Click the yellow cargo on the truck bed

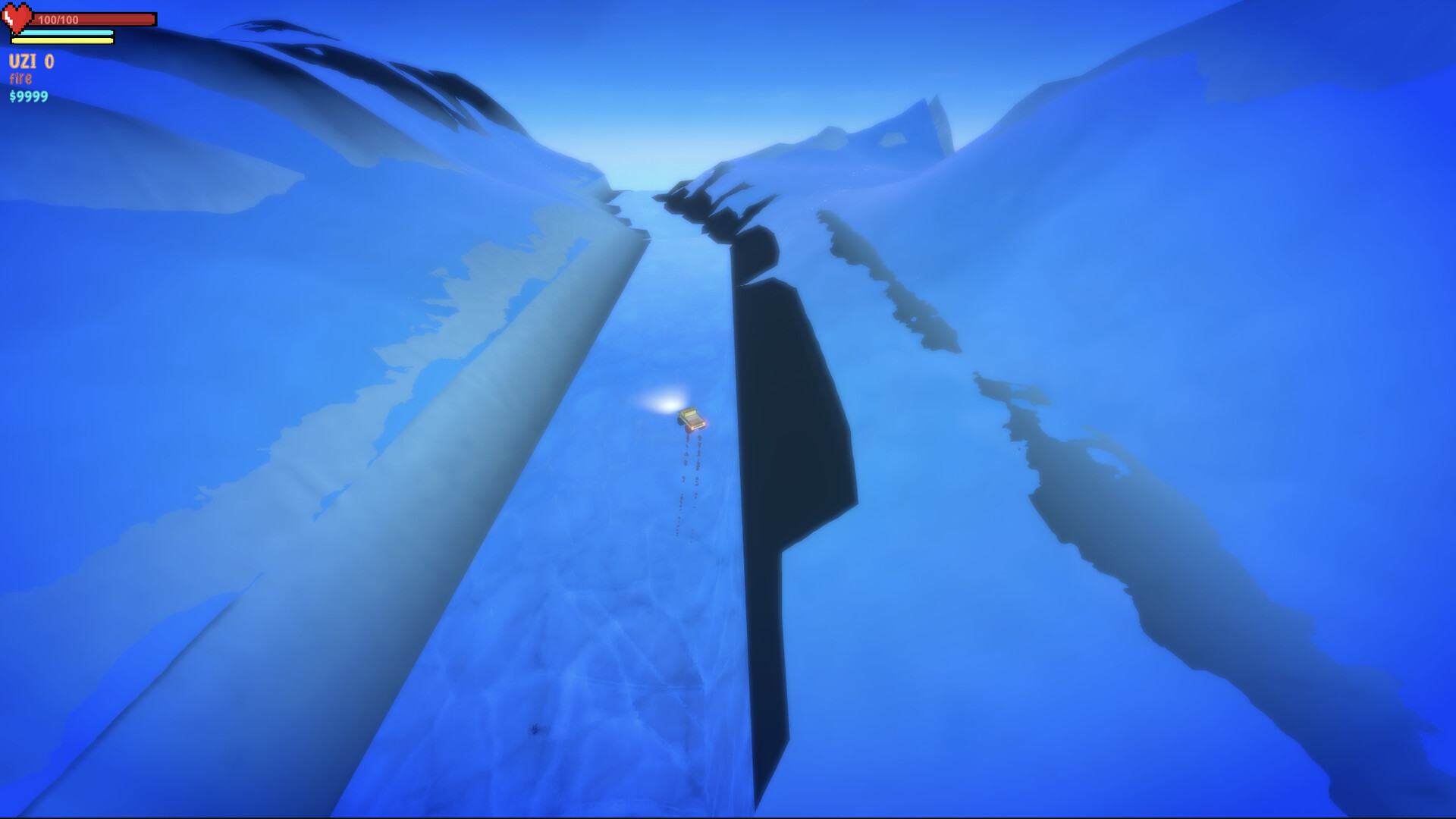(x=689, y=412)
